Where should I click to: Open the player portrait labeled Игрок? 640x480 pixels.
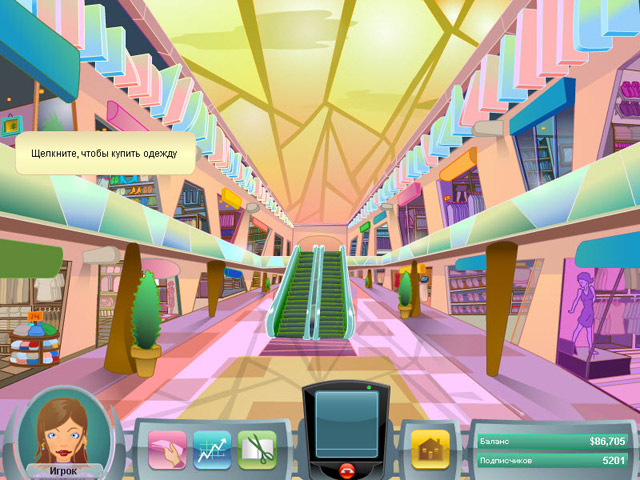tap(63, 432)
